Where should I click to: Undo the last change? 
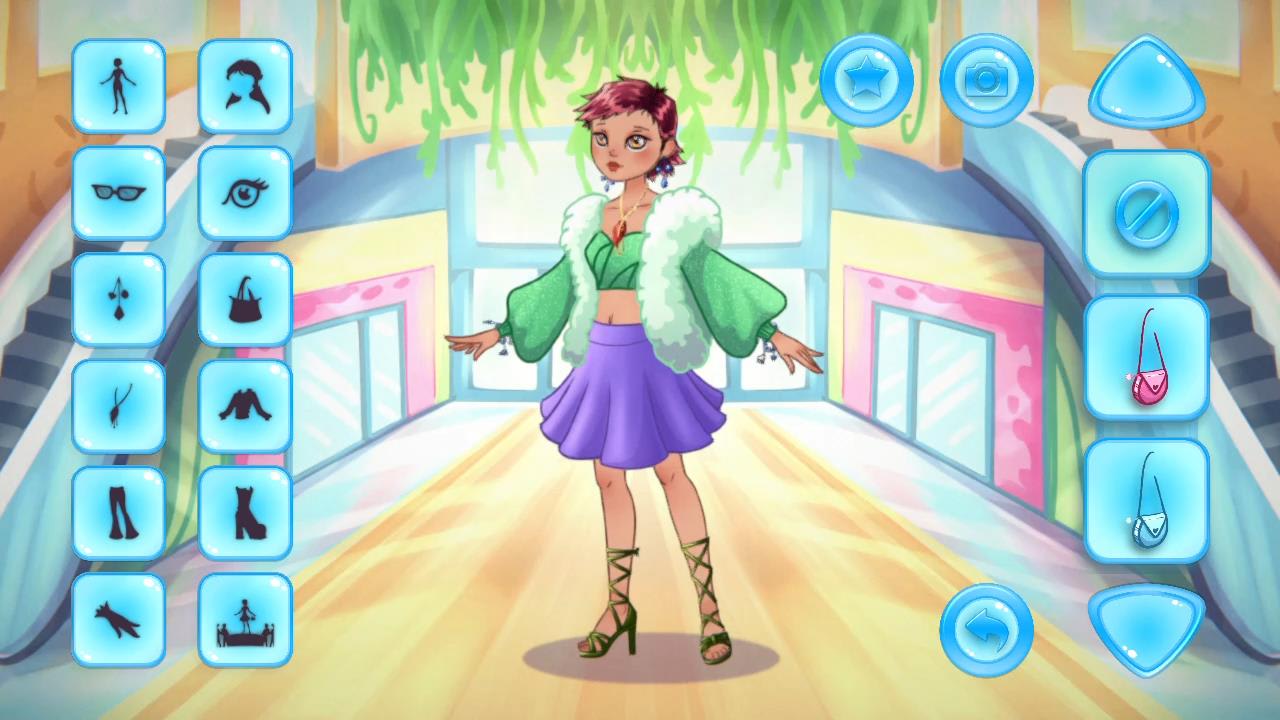click(986, 628)
